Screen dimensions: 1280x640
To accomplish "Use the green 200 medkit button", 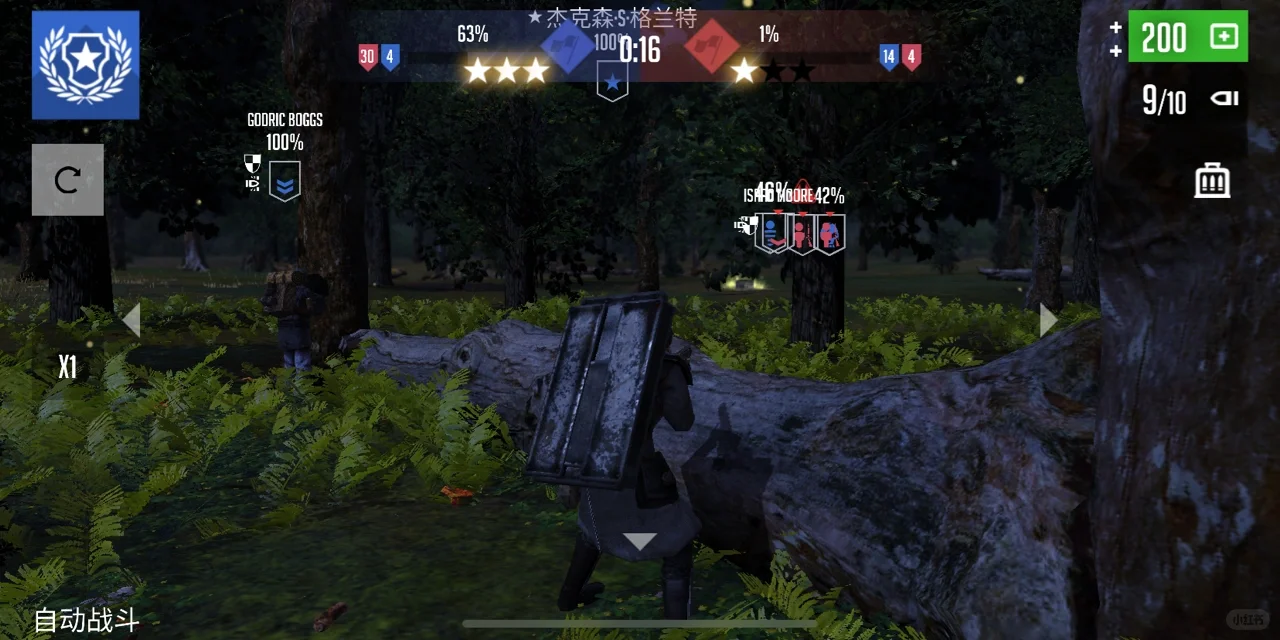I will tap(1188, 37).
